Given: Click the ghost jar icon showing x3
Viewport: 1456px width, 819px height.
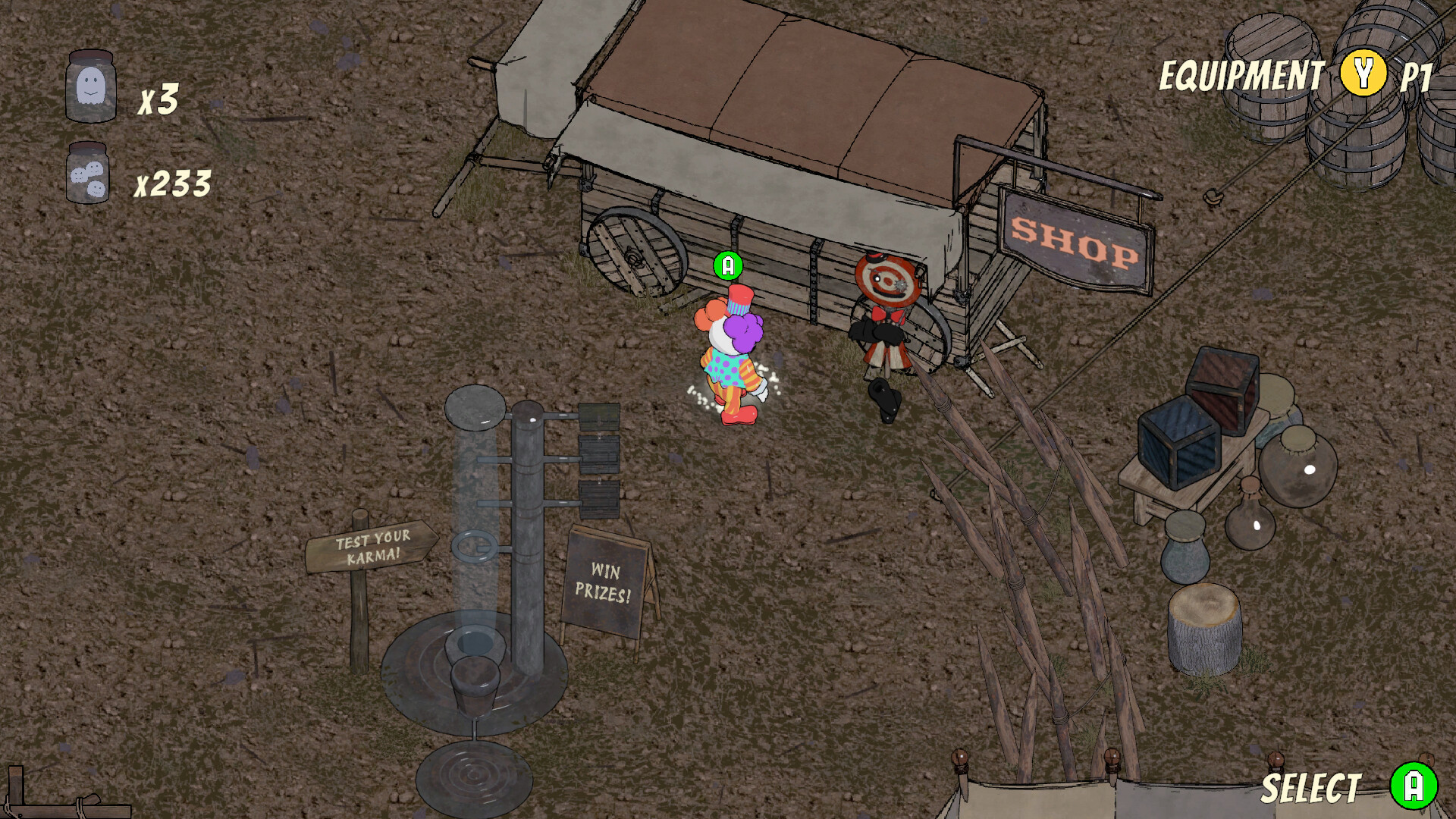Looking at the screenshot, I should (x=91, y=86).
